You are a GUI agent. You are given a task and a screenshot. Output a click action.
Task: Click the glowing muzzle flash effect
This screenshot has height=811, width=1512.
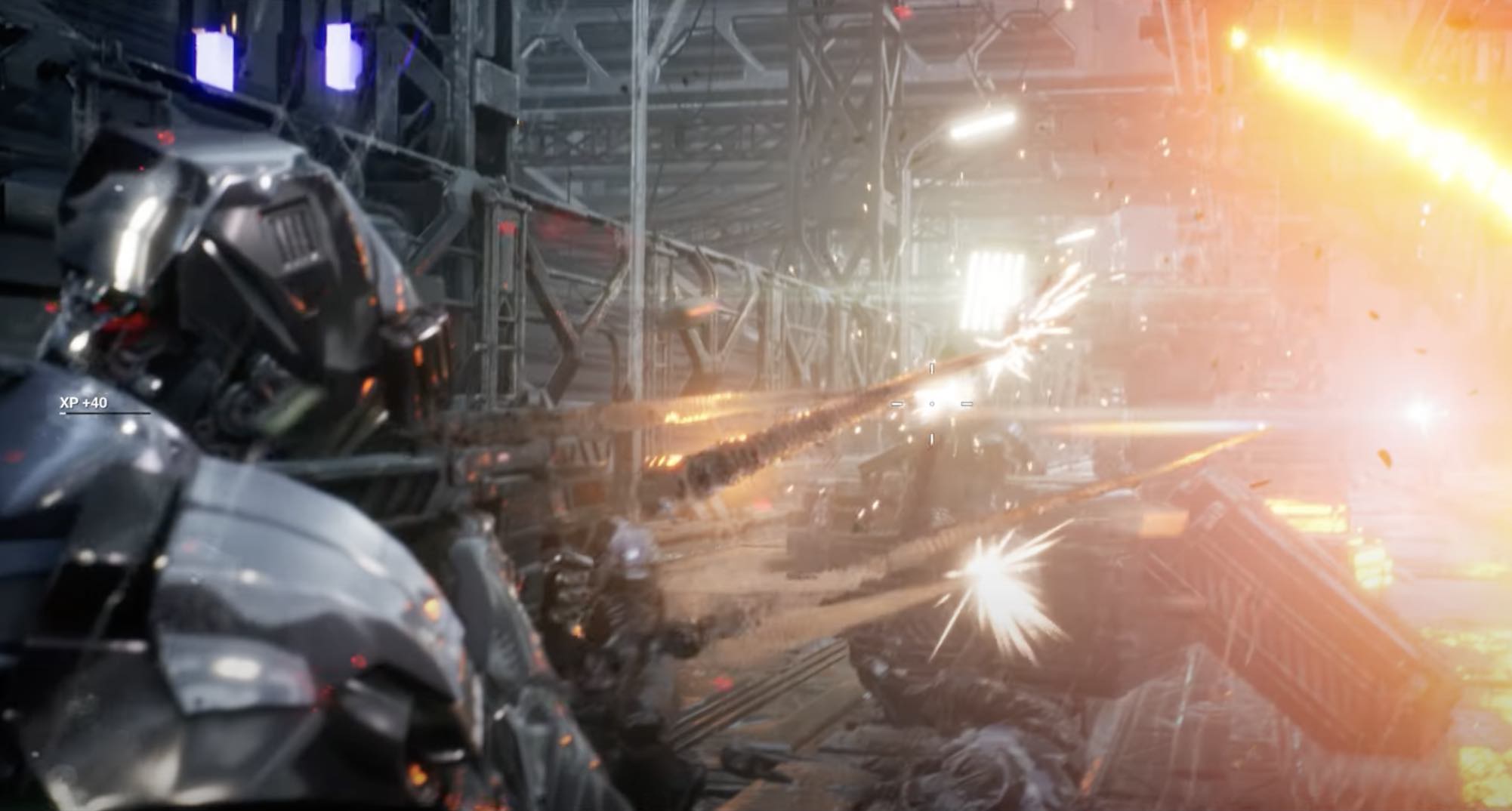click(x=680, y=446)
